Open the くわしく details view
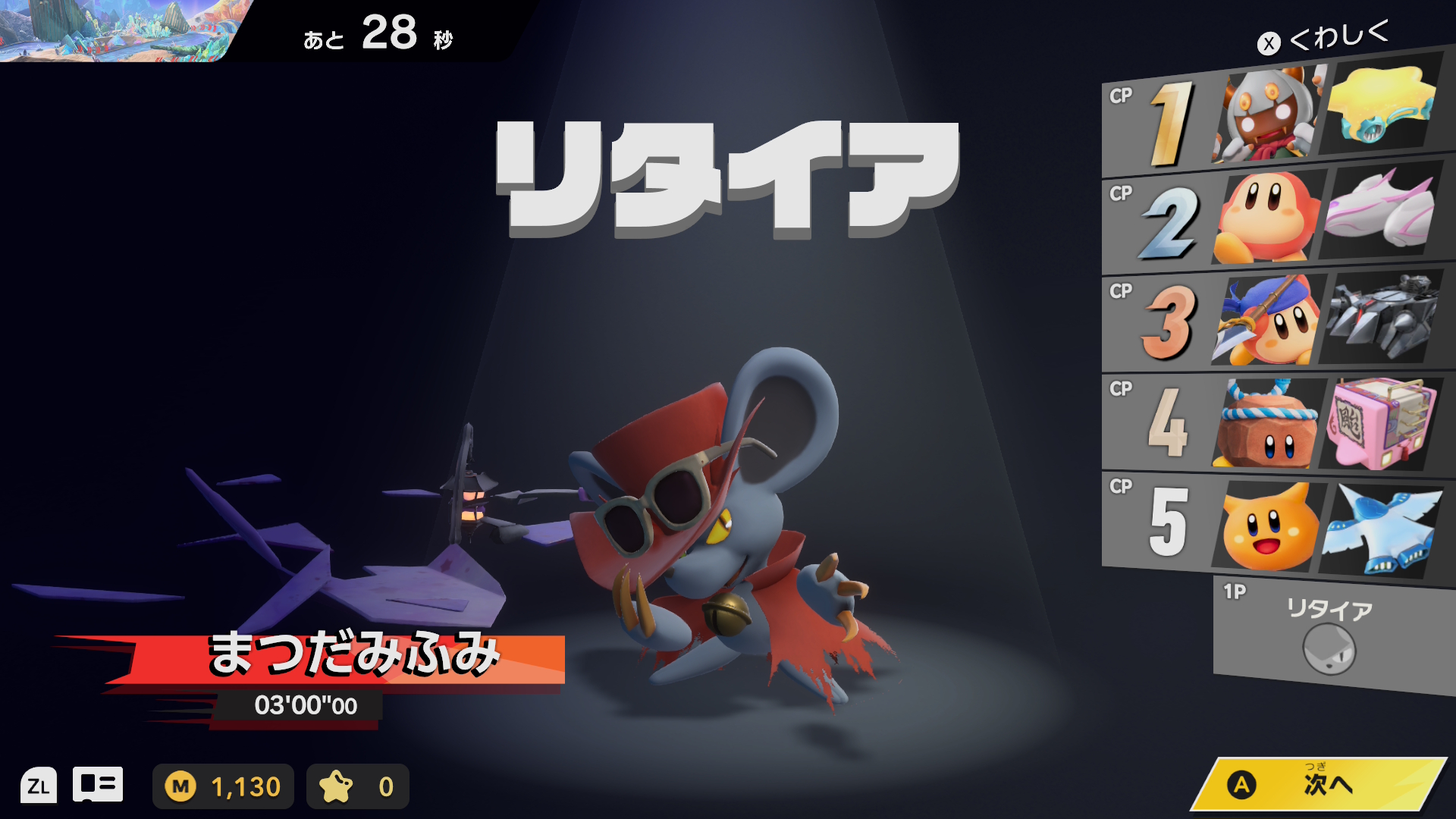 (1324, 38)
